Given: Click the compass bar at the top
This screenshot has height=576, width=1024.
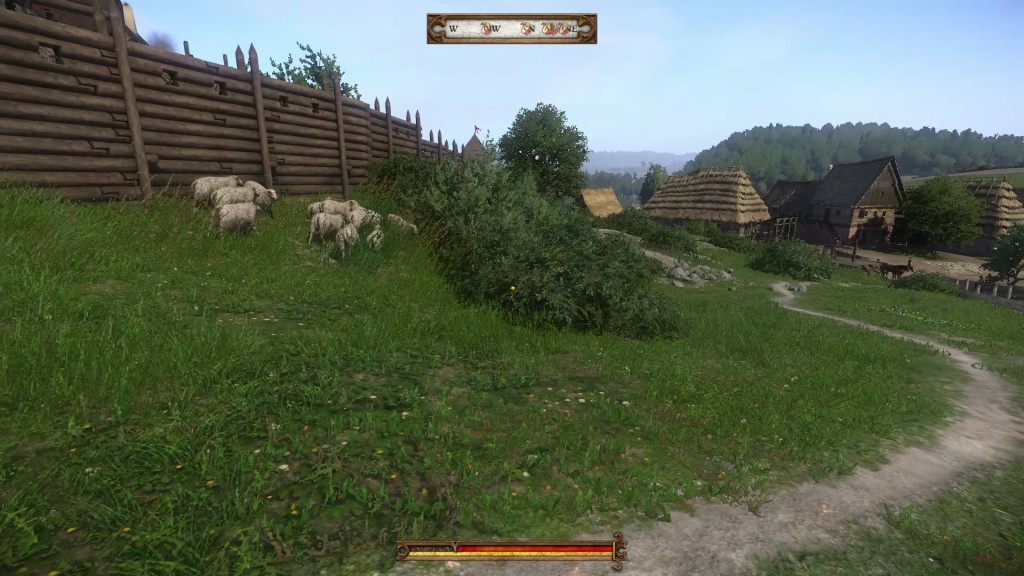Looking at the screenshot, I should click(511, 28).
